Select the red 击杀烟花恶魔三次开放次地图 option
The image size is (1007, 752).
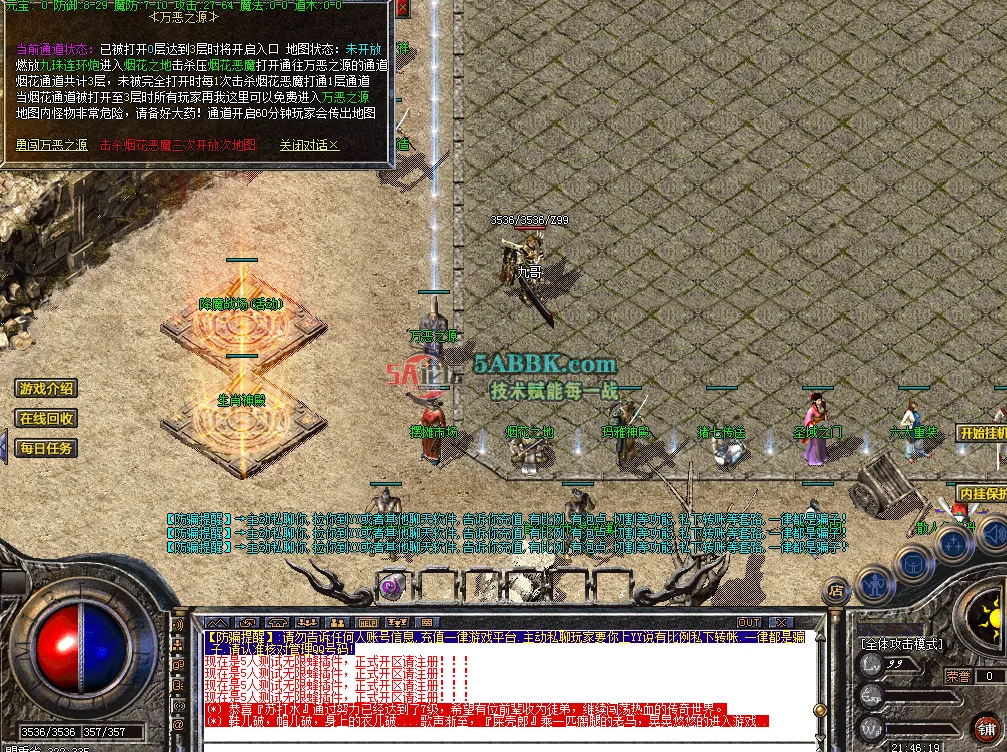178,145
